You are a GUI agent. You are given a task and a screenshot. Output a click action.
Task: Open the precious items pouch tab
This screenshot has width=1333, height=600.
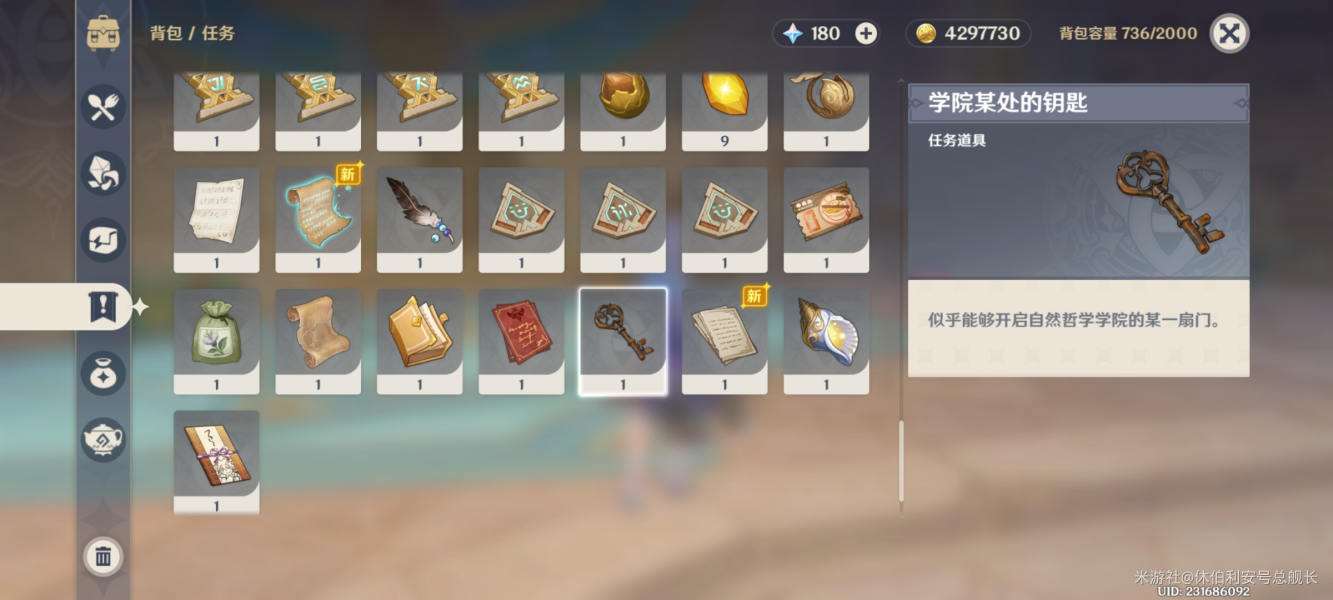103,372
